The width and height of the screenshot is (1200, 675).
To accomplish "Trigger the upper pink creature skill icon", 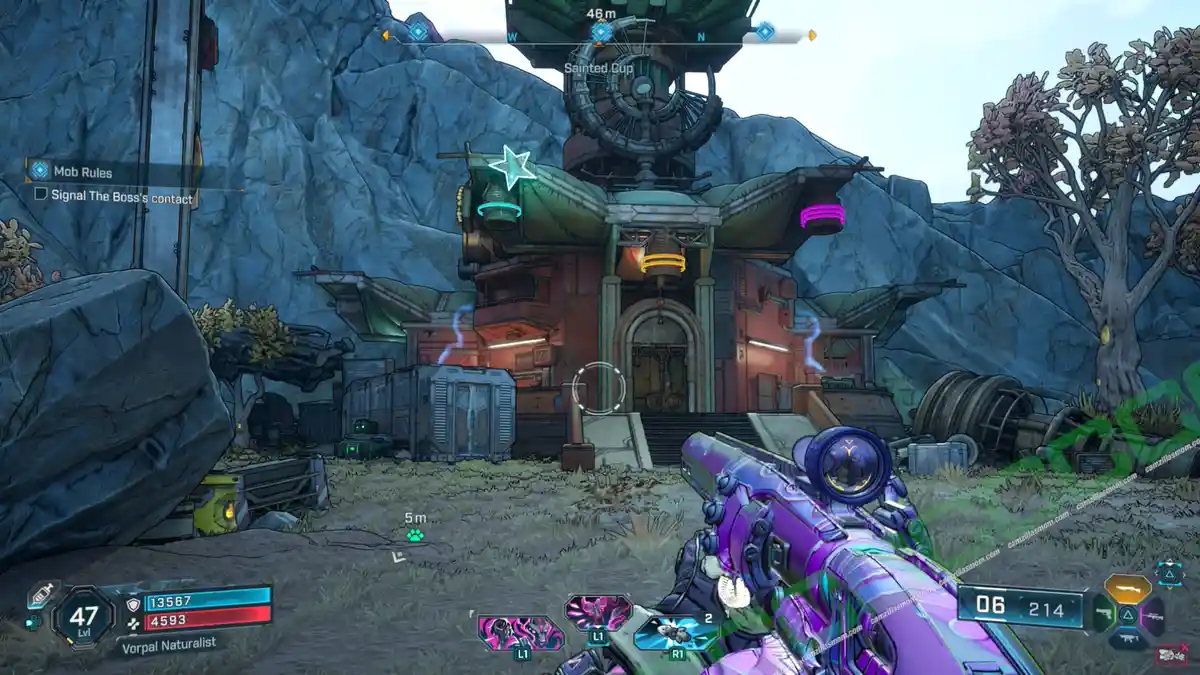I will (597, 610).
